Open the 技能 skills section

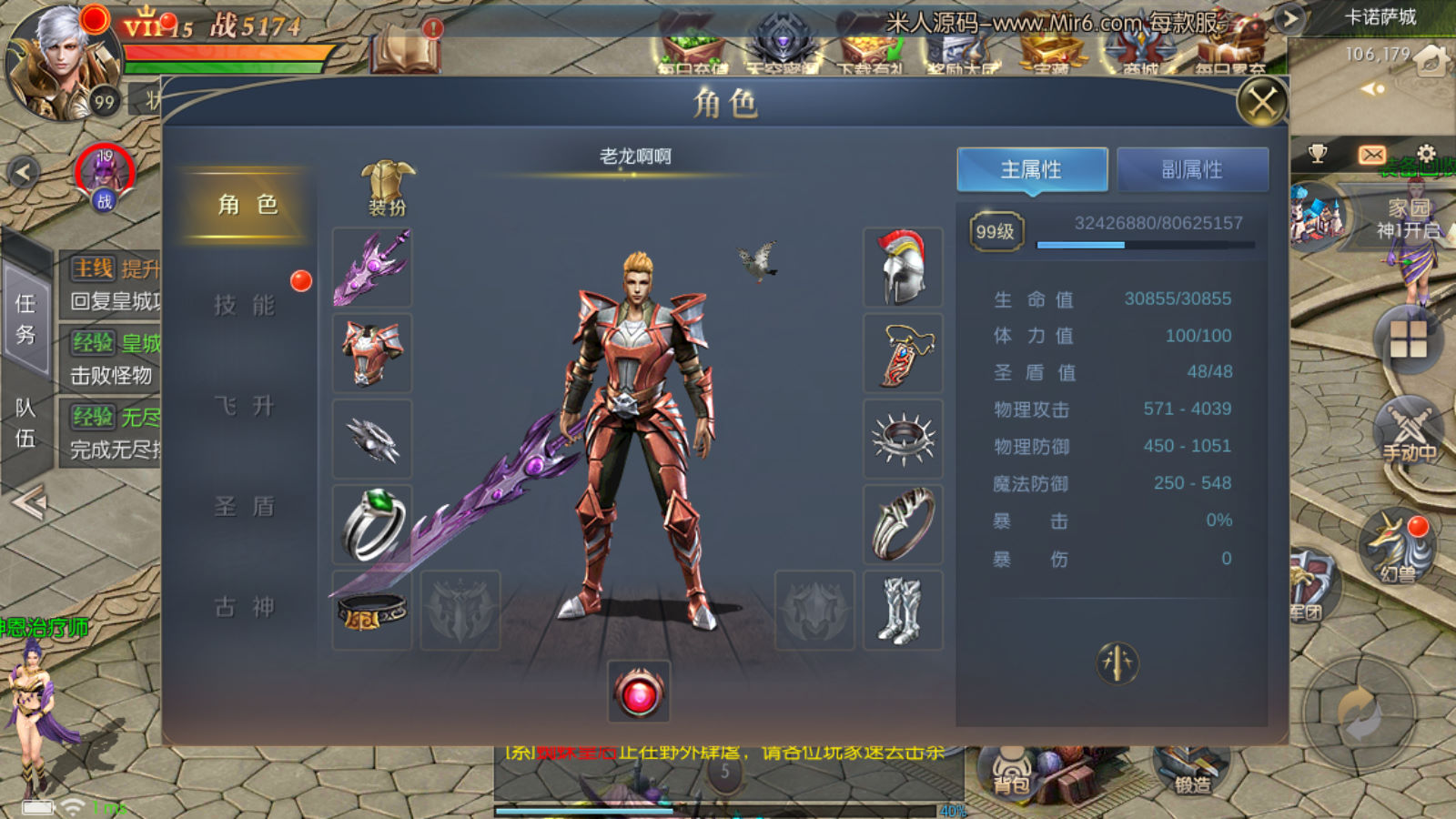tap(244, 305)
